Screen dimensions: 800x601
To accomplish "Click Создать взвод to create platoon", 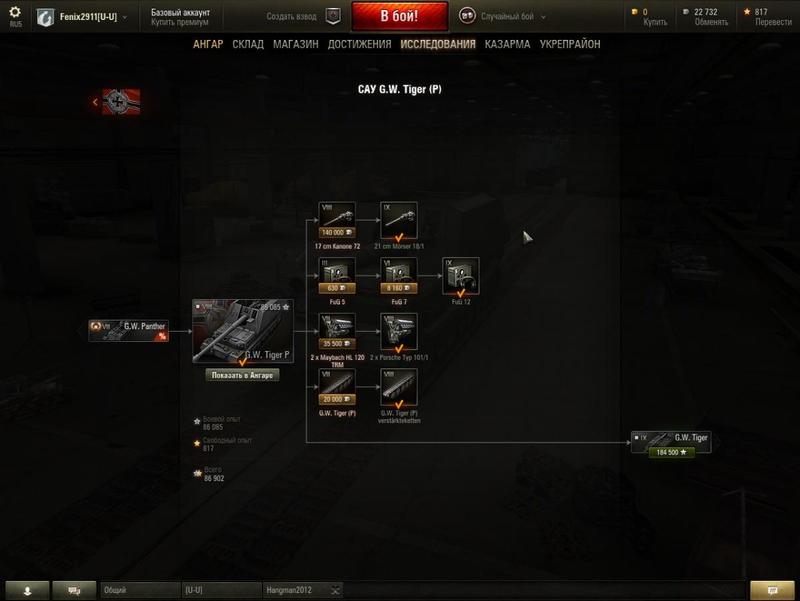I will pyautogui.click(x=304, y=16).
